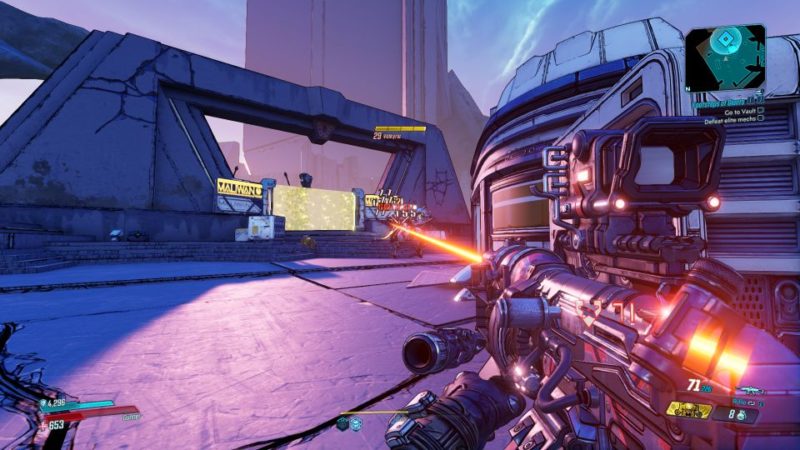Select the "Footsteps of Giants" mission title
The image size is (800, 450).
coord(724,99)
